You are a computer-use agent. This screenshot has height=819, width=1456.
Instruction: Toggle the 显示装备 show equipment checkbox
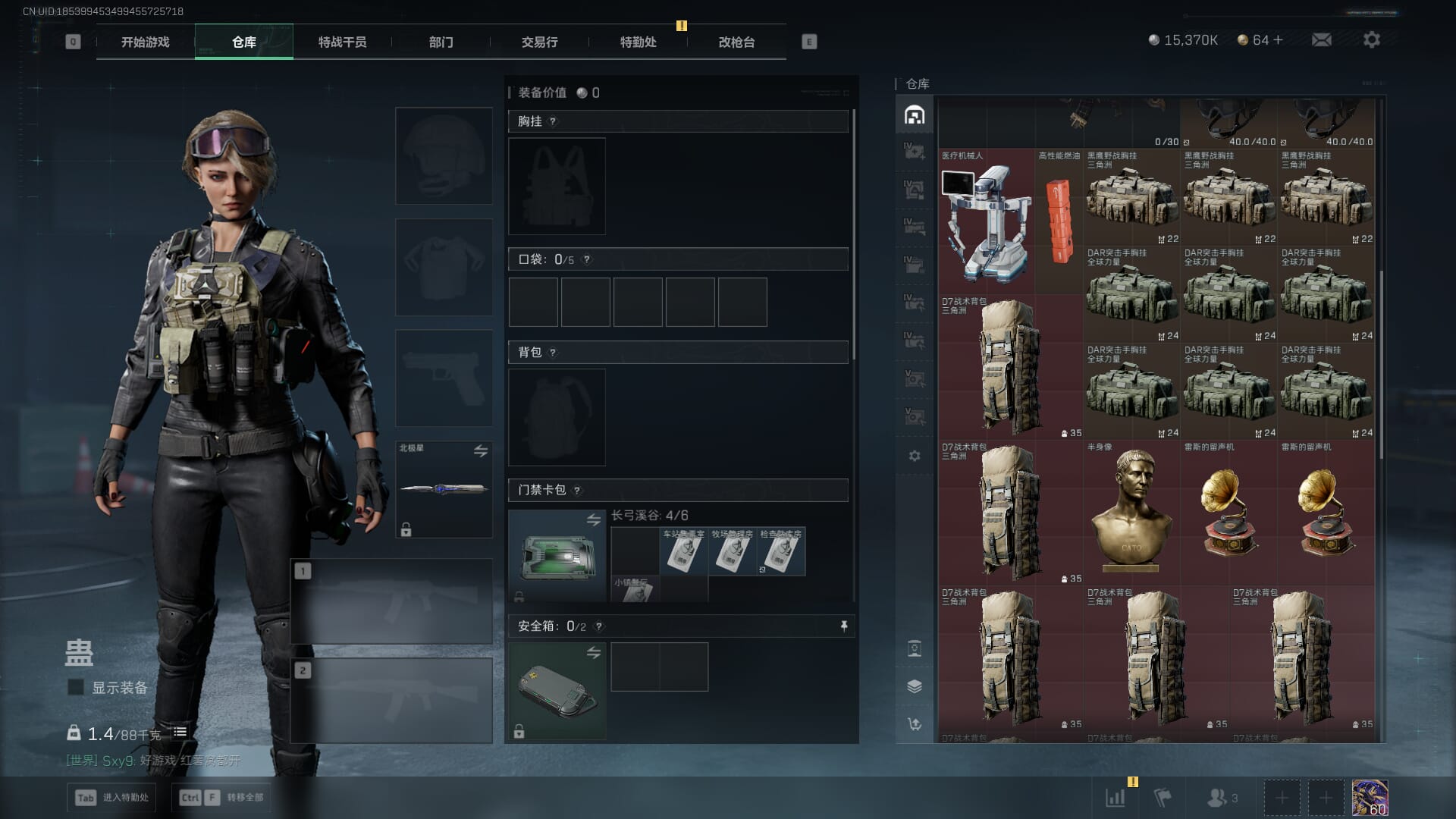click(76, 687)
